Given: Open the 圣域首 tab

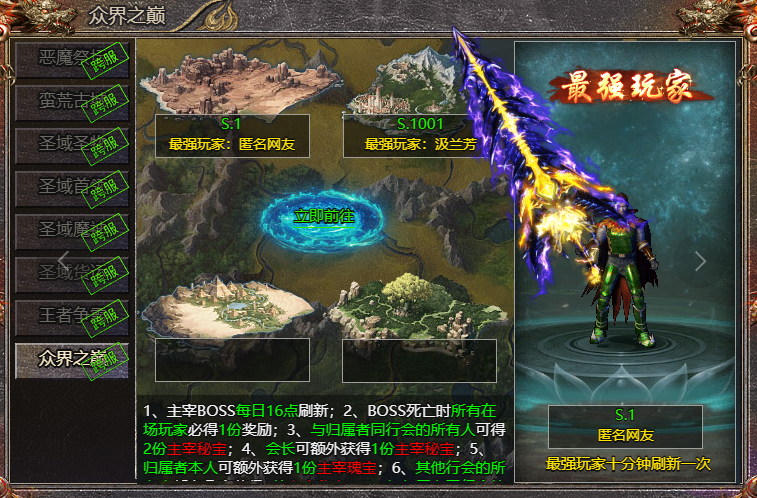Looking at the screenshot, I should [71, 186].
